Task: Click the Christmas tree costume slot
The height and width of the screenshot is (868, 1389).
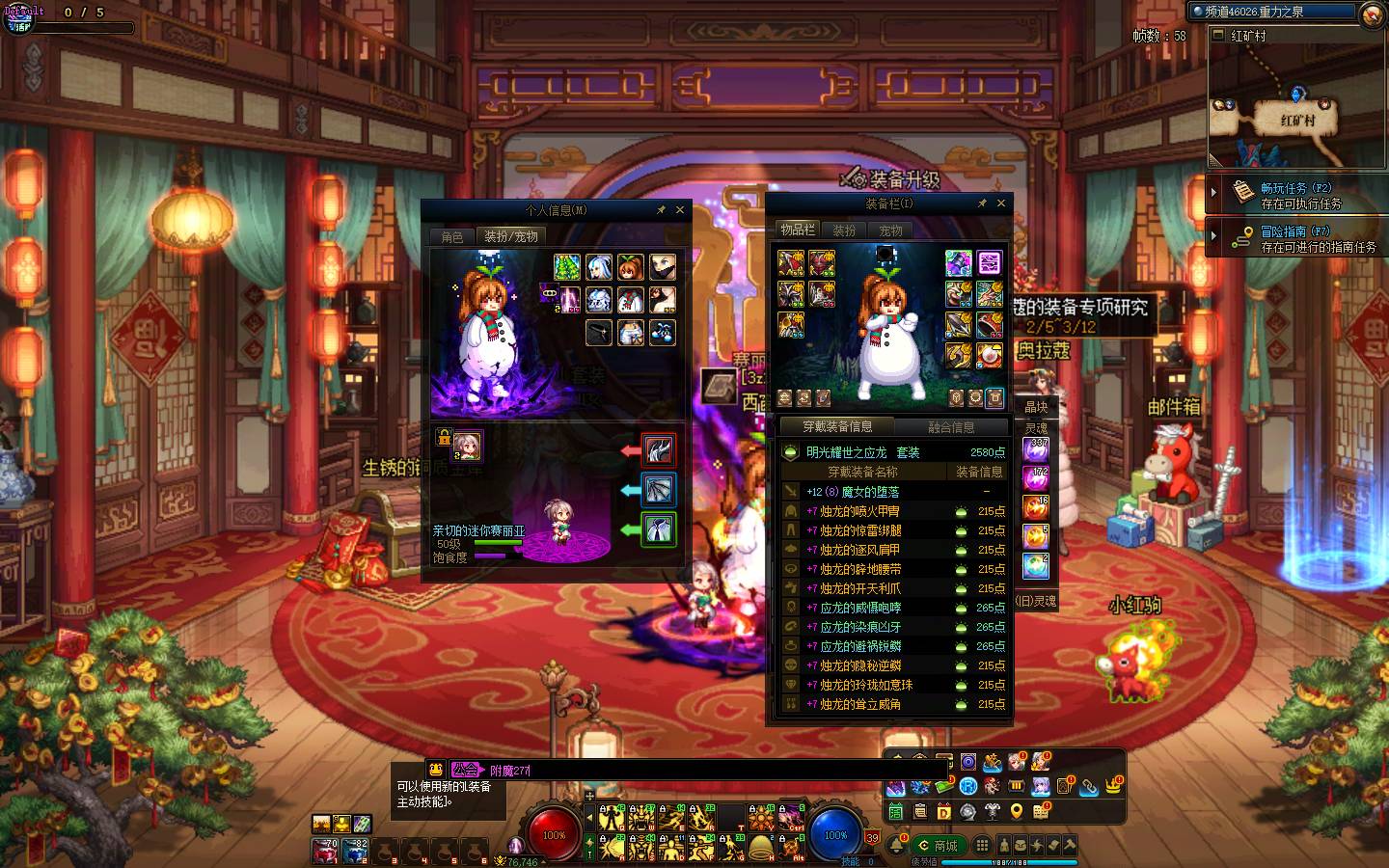Action: coord(567,267)
